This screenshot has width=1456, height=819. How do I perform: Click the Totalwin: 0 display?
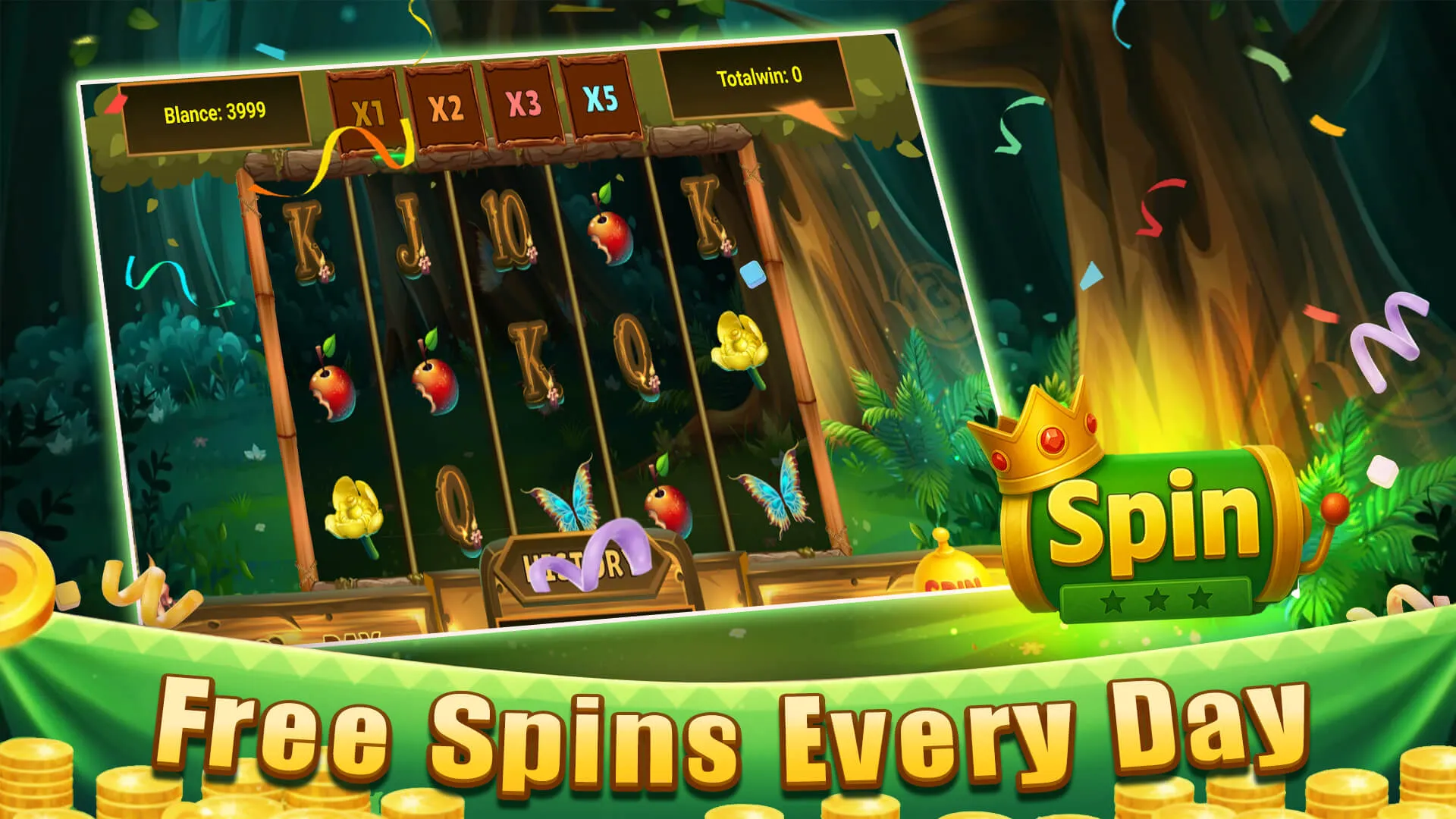[x=758, y=77]
